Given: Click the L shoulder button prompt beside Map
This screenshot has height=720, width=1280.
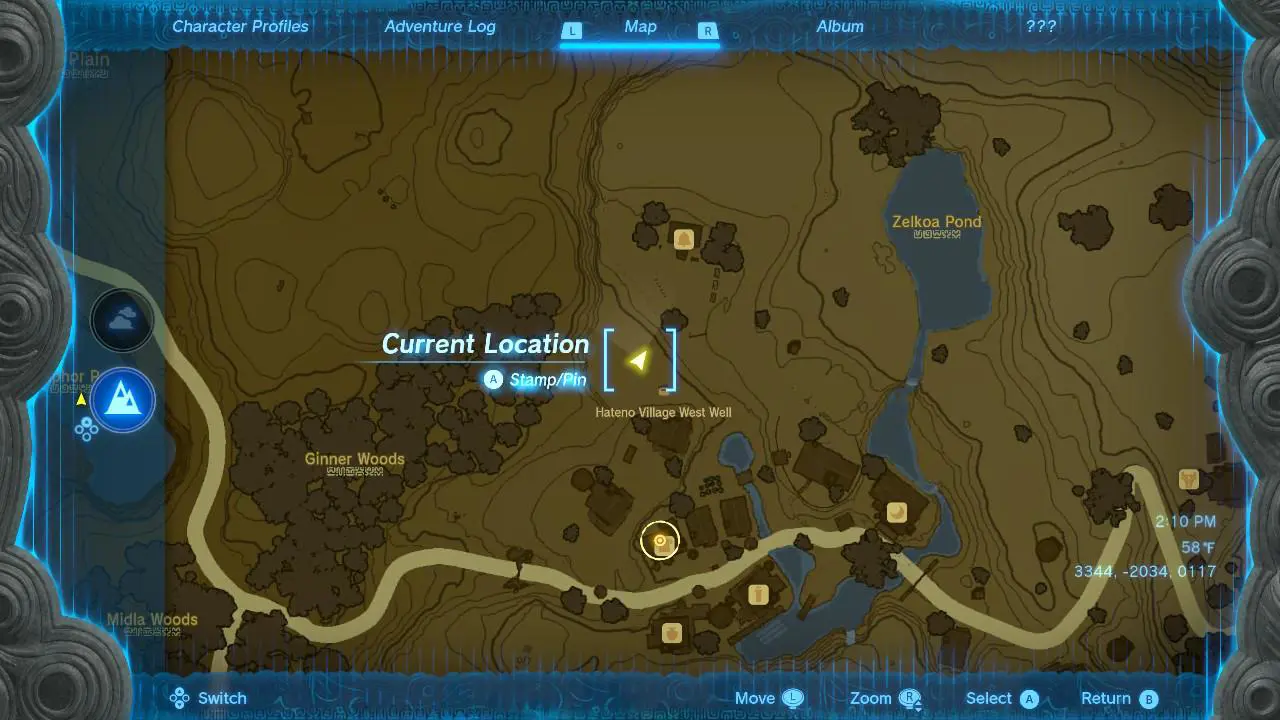Looking at the screenshot, I should click(x=572, y=31).
